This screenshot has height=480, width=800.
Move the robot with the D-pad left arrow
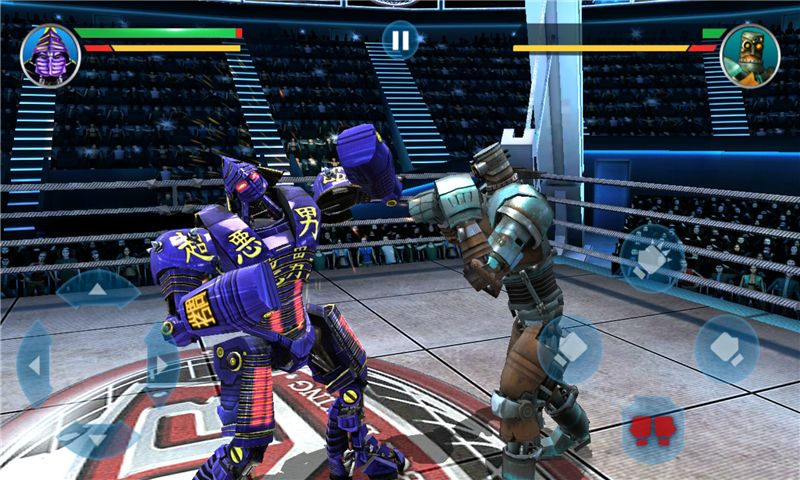click(x=35, y=365)
